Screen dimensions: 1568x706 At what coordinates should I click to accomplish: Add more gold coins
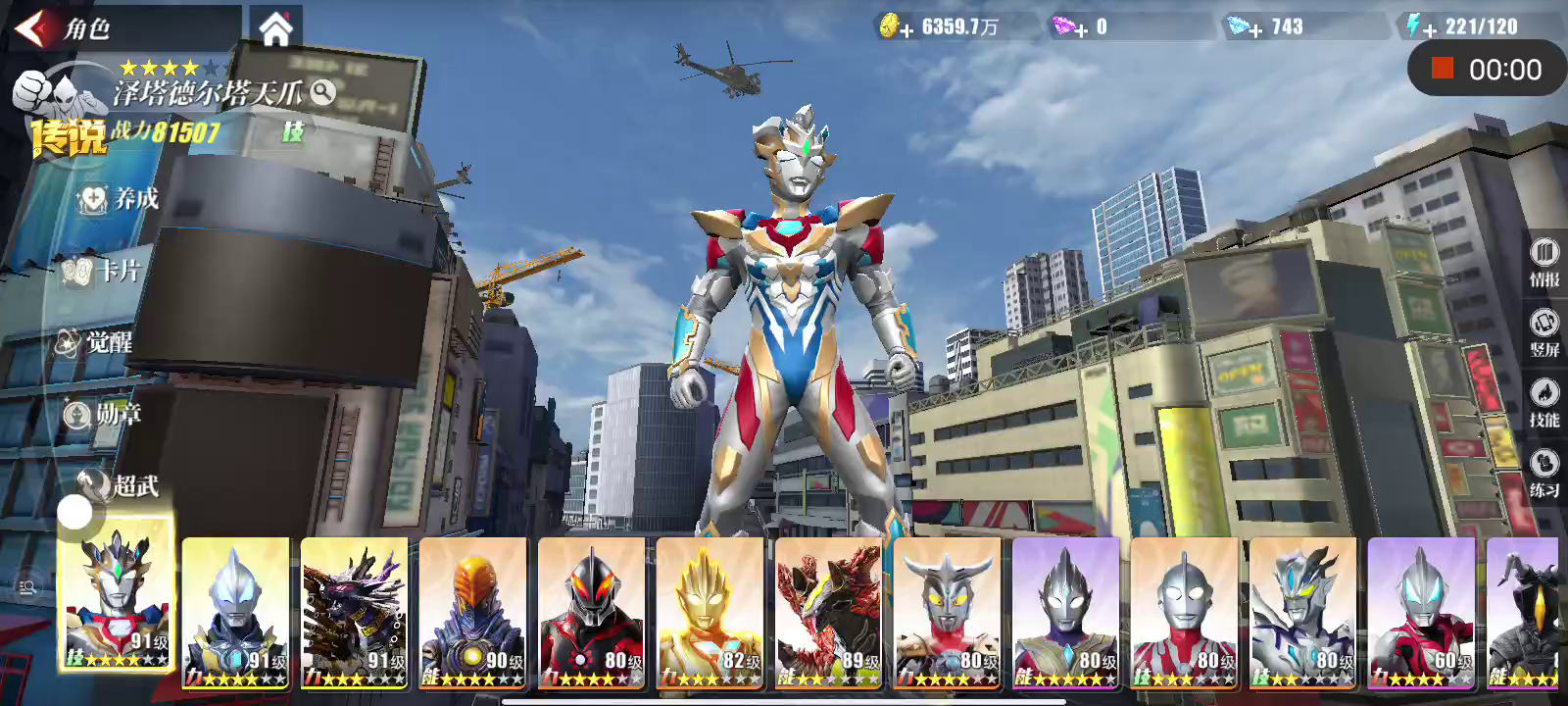(906, 30)
